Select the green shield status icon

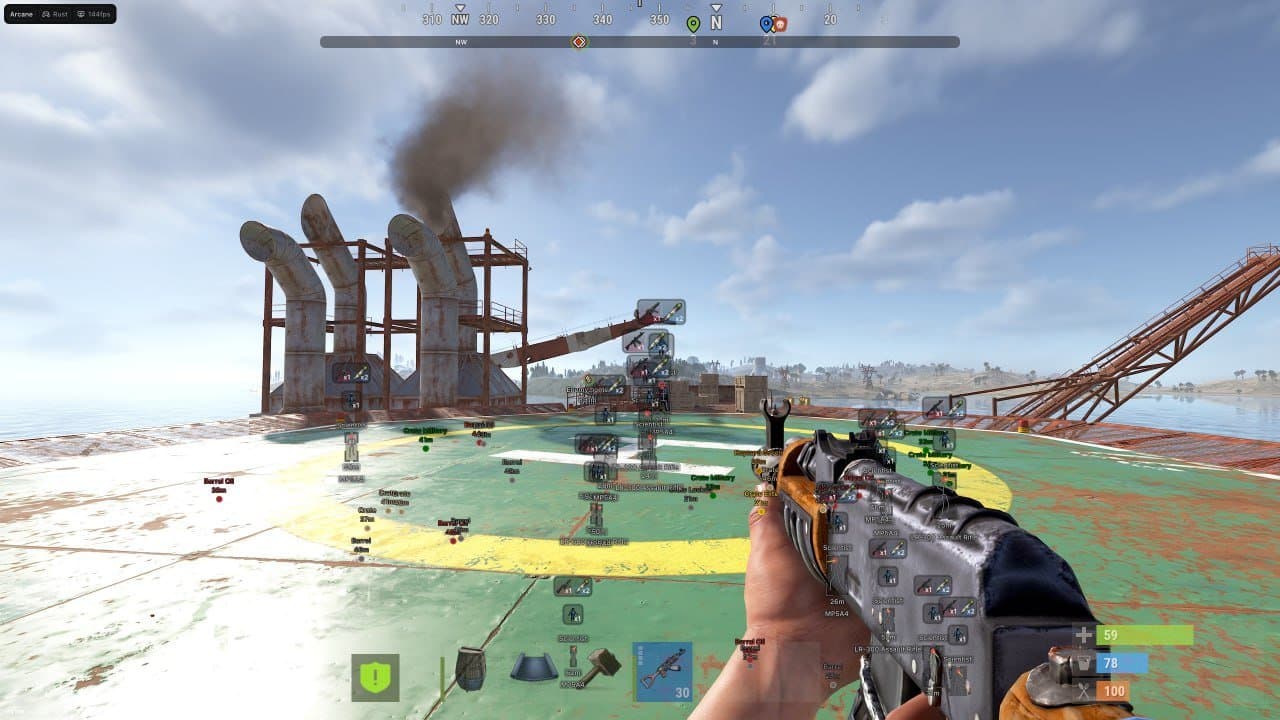point(376,674)
